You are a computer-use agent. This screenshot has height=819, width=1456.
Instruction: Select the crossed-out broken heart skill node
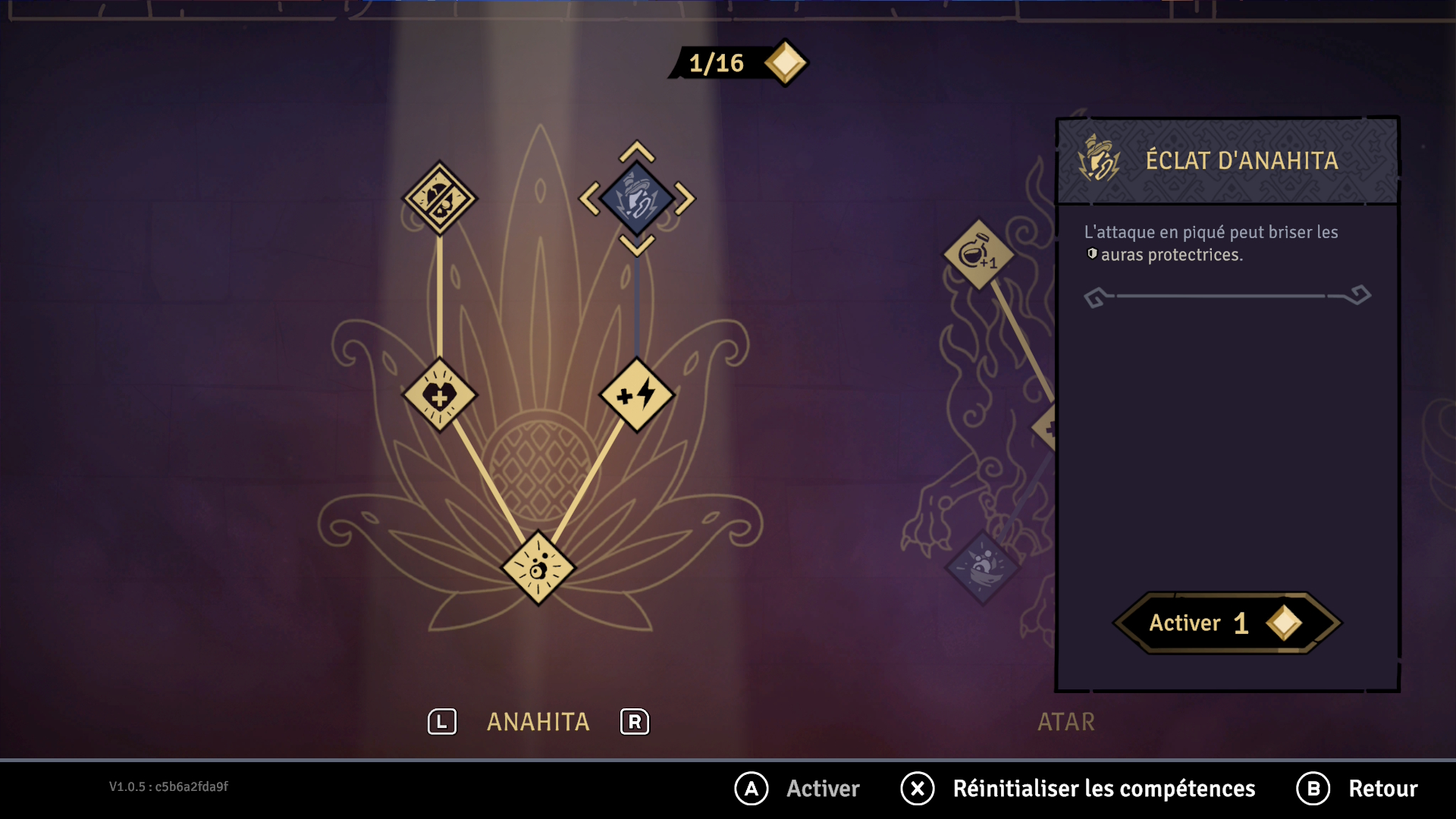pyautogui.click(x=440, y=199)
